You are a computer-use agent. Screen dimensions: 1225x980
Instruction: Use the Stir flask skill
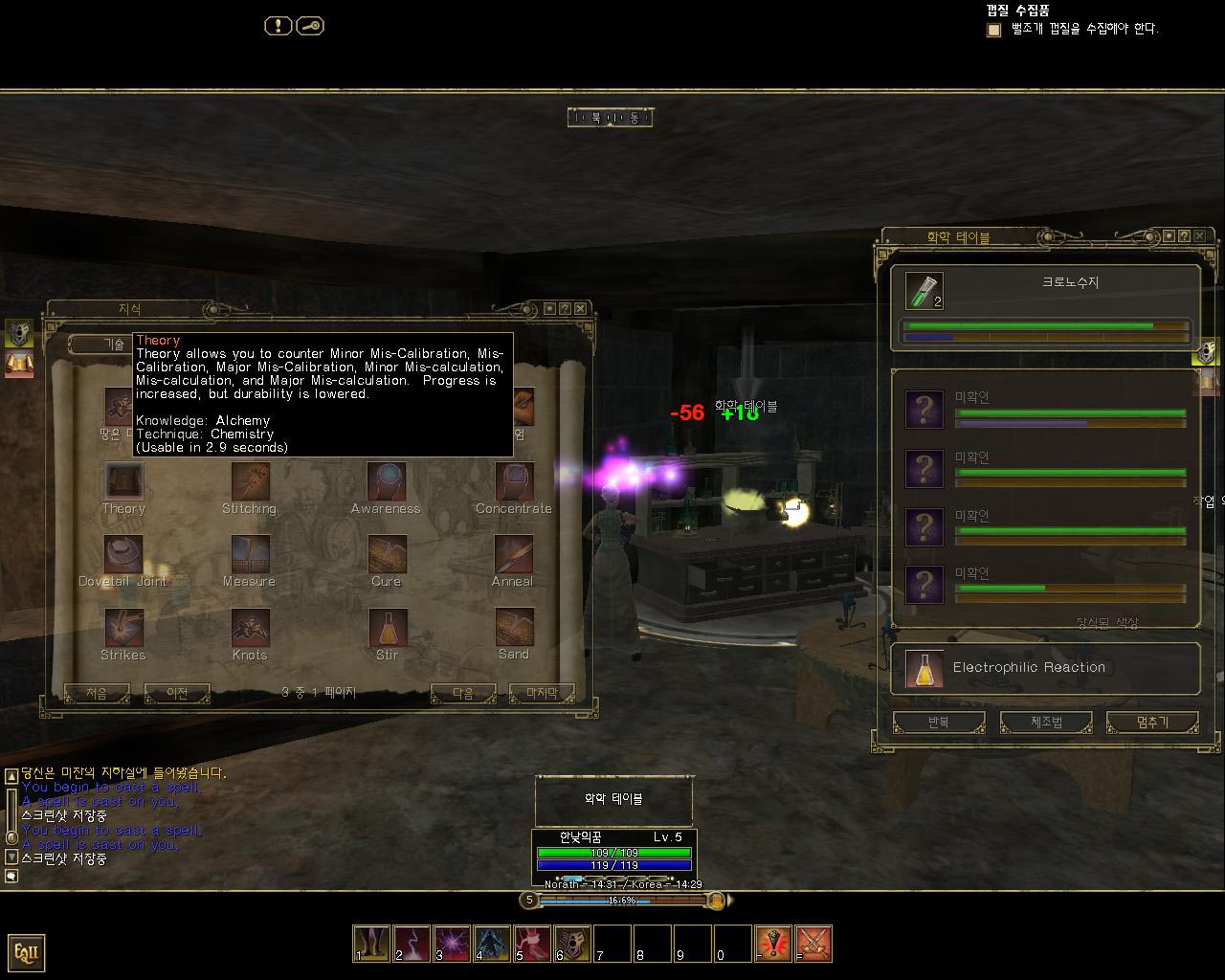387,628
